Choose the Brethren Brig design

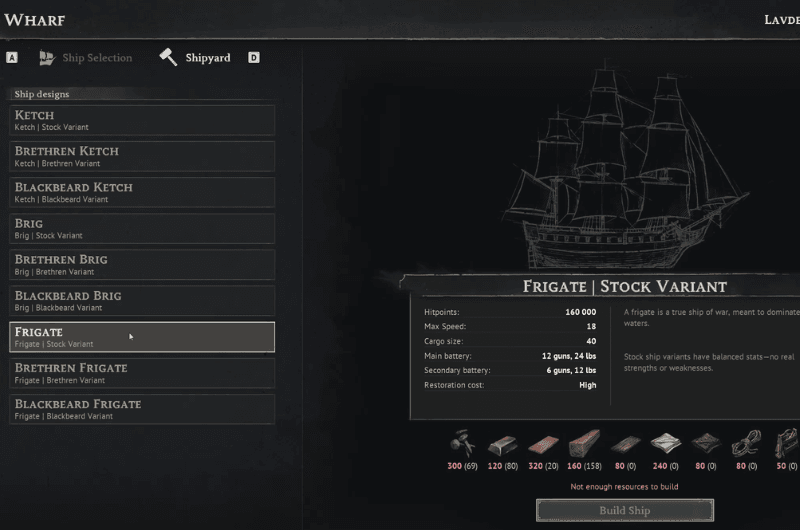pyautogui.click(x=142, y=265)
